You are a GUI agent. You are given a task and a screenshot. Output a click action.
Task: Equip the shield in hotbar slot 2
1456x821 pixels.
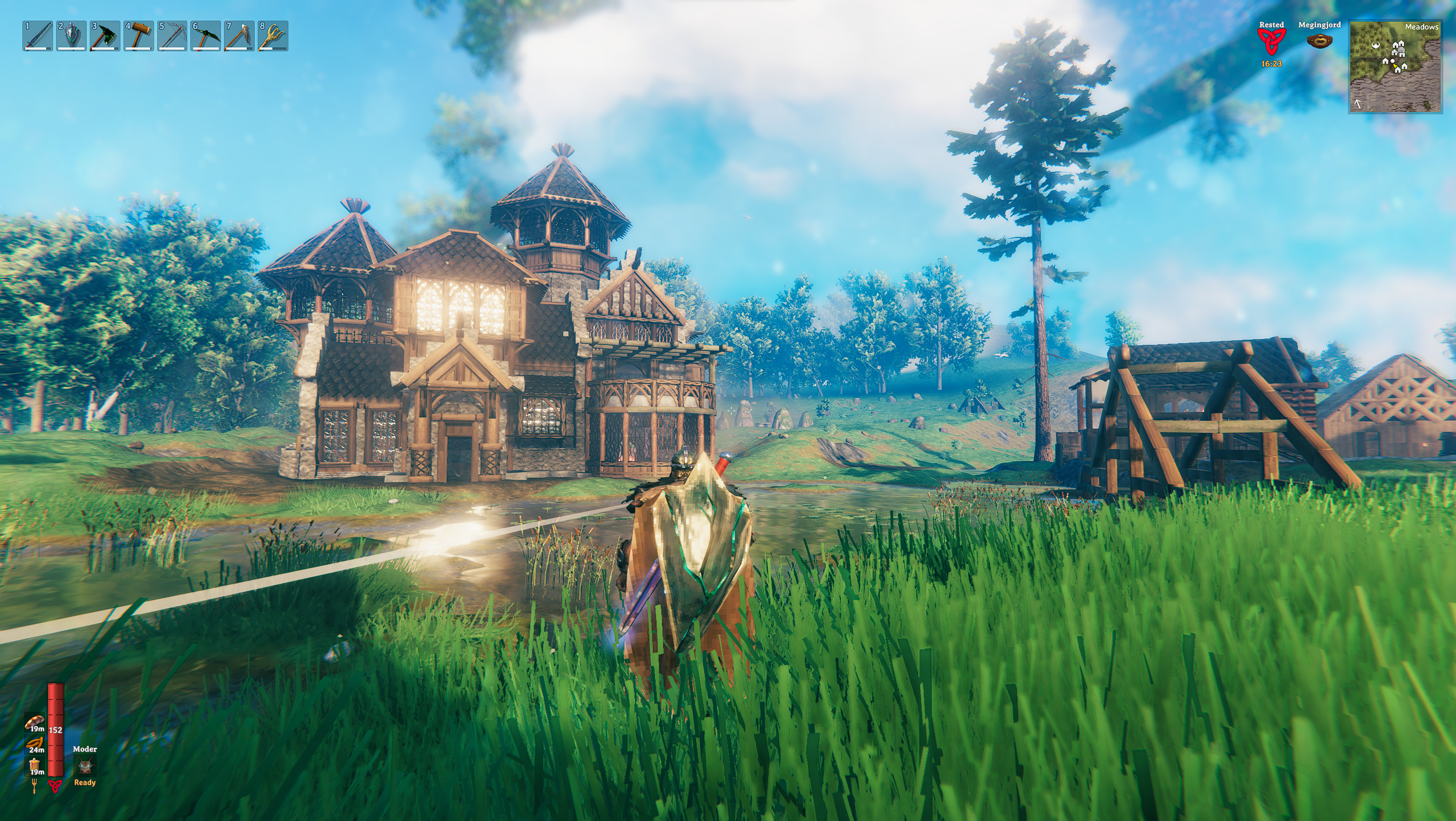[71, 36]
